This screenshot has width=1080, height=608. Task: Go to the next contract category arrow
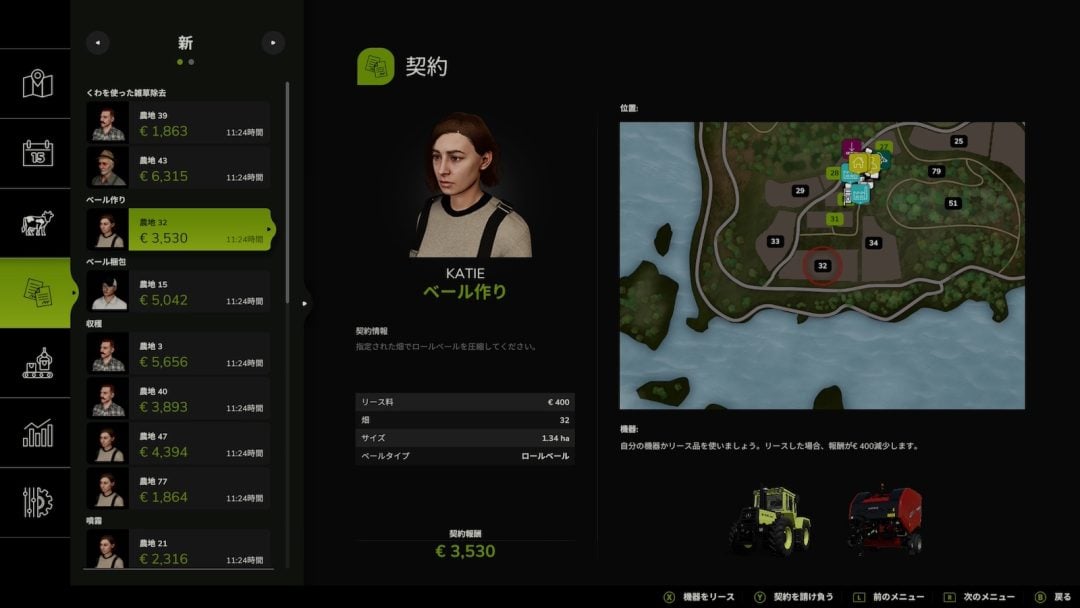tap(273, 43)
